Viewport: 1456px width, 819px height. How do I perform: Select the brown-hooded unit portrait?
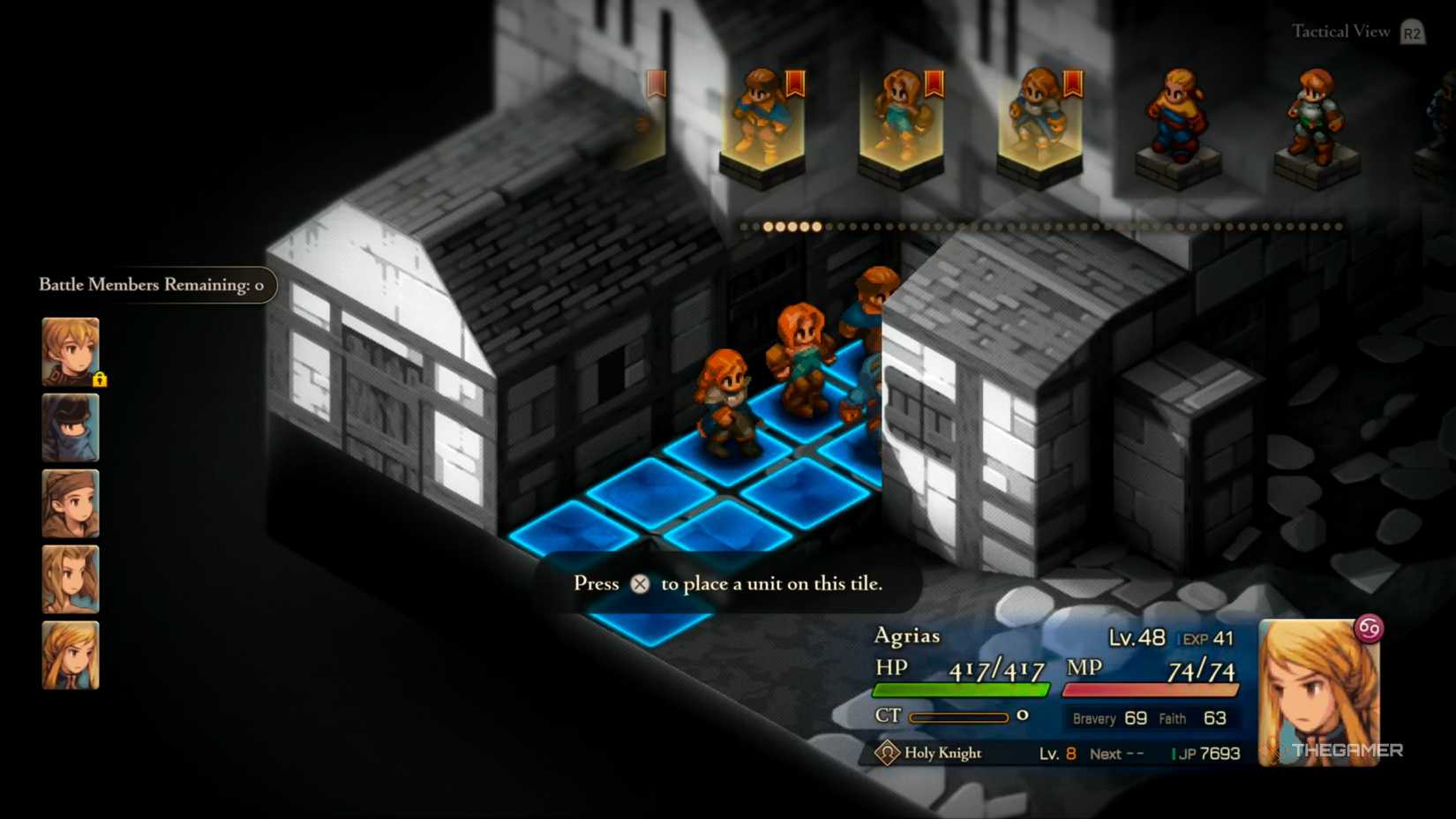pyautogui.click(x=71, y=504)
